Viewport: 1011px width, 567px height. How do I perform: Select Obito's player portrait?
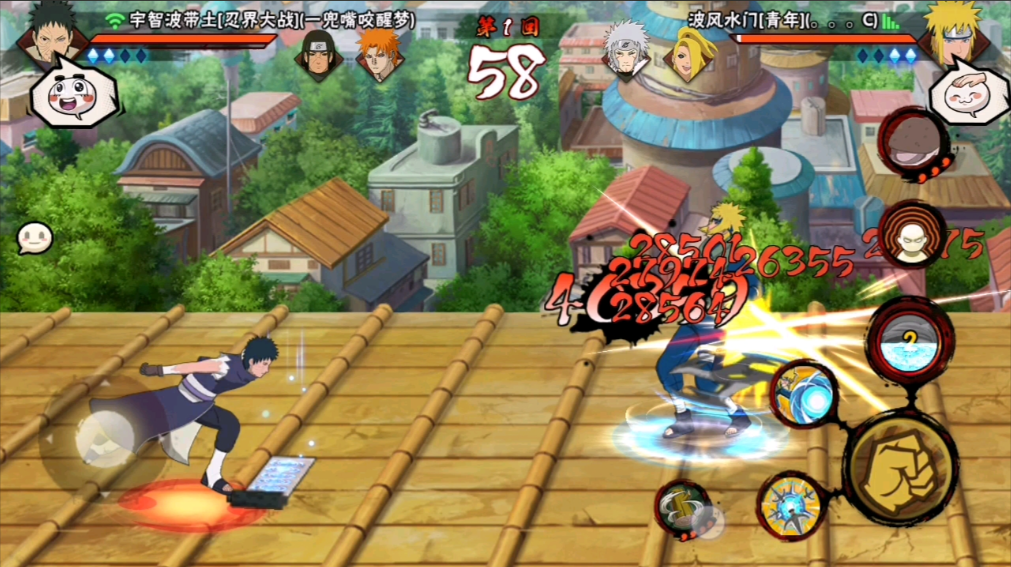[45, 37]
